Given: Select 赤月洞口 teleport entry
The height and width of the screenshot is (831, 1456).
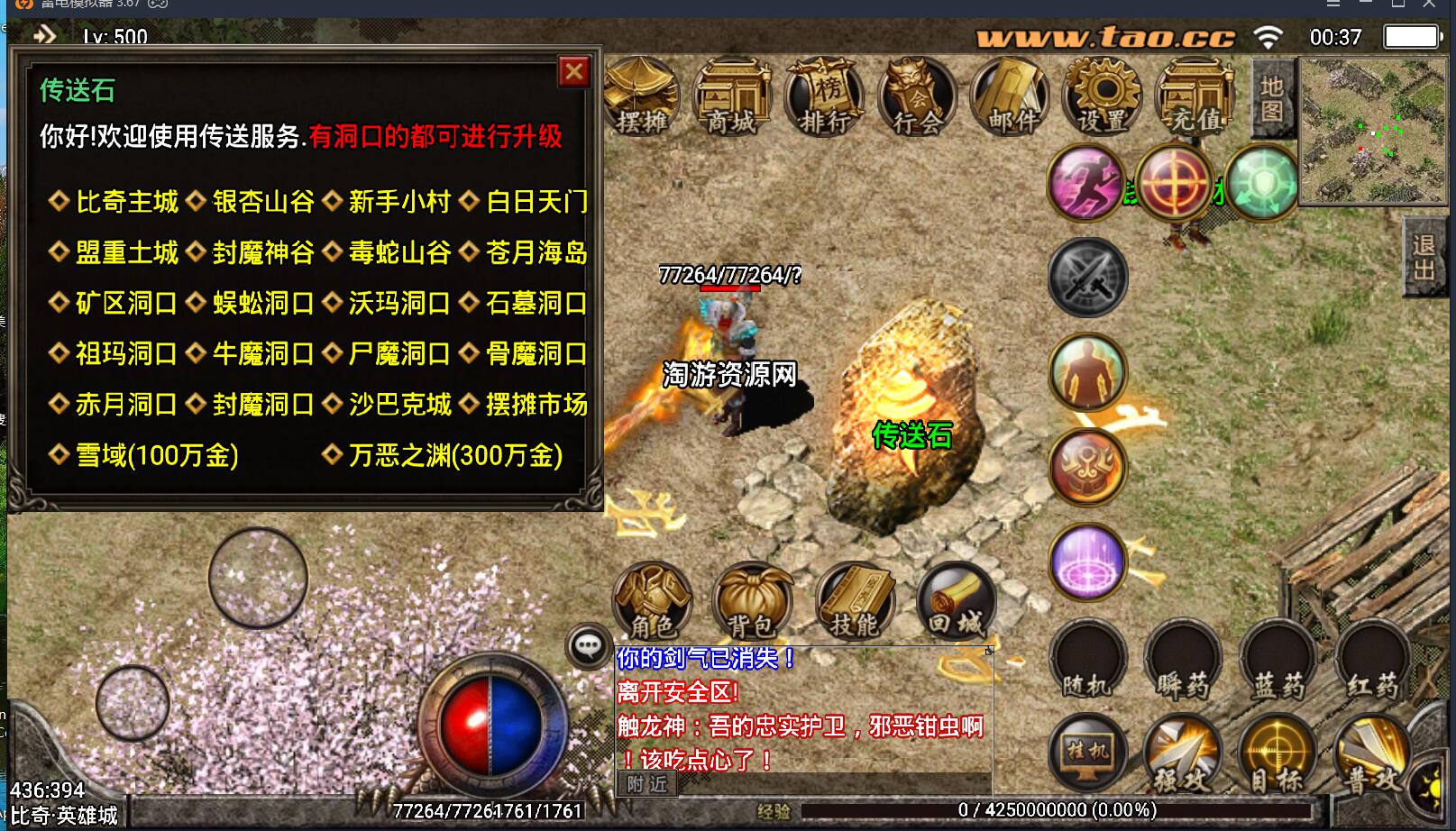Looking at the screenshot, I should click(125, 405).
